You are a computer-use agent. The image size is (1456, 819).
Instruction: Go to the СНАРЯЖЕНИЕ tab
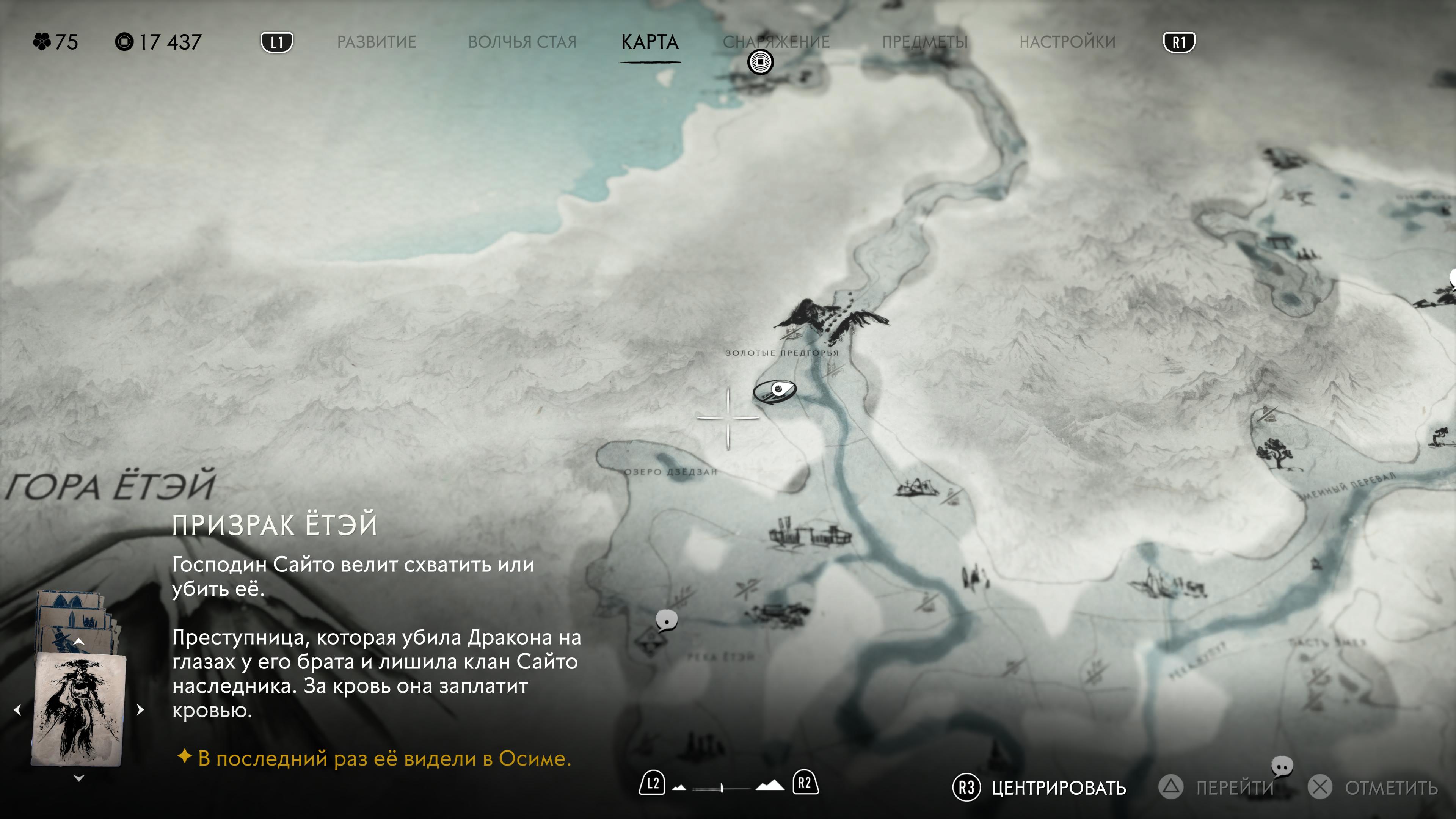[x=776, y=42]
